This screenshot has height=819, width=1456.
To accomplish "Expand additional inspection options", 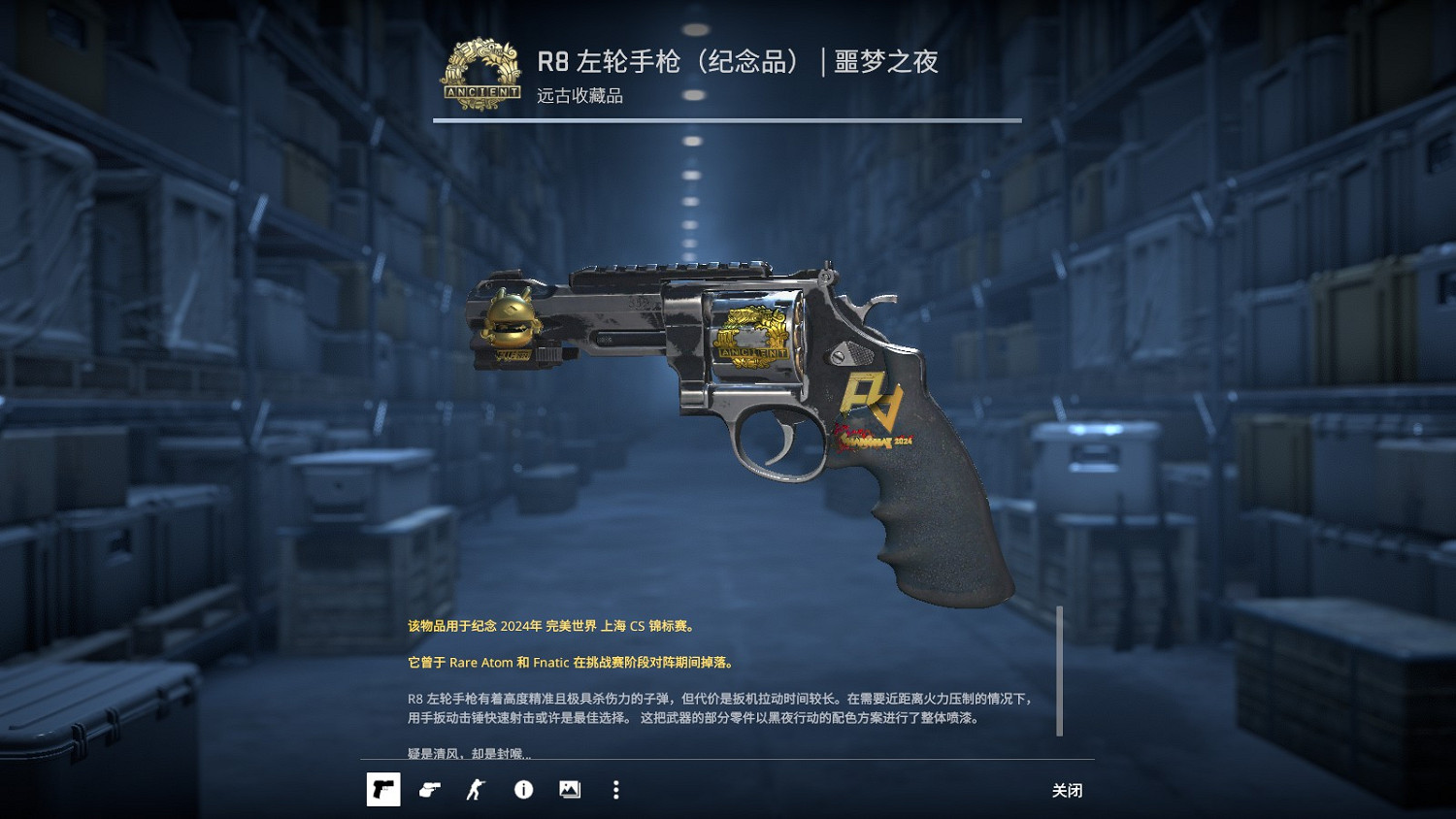I will tap(614, 789).
